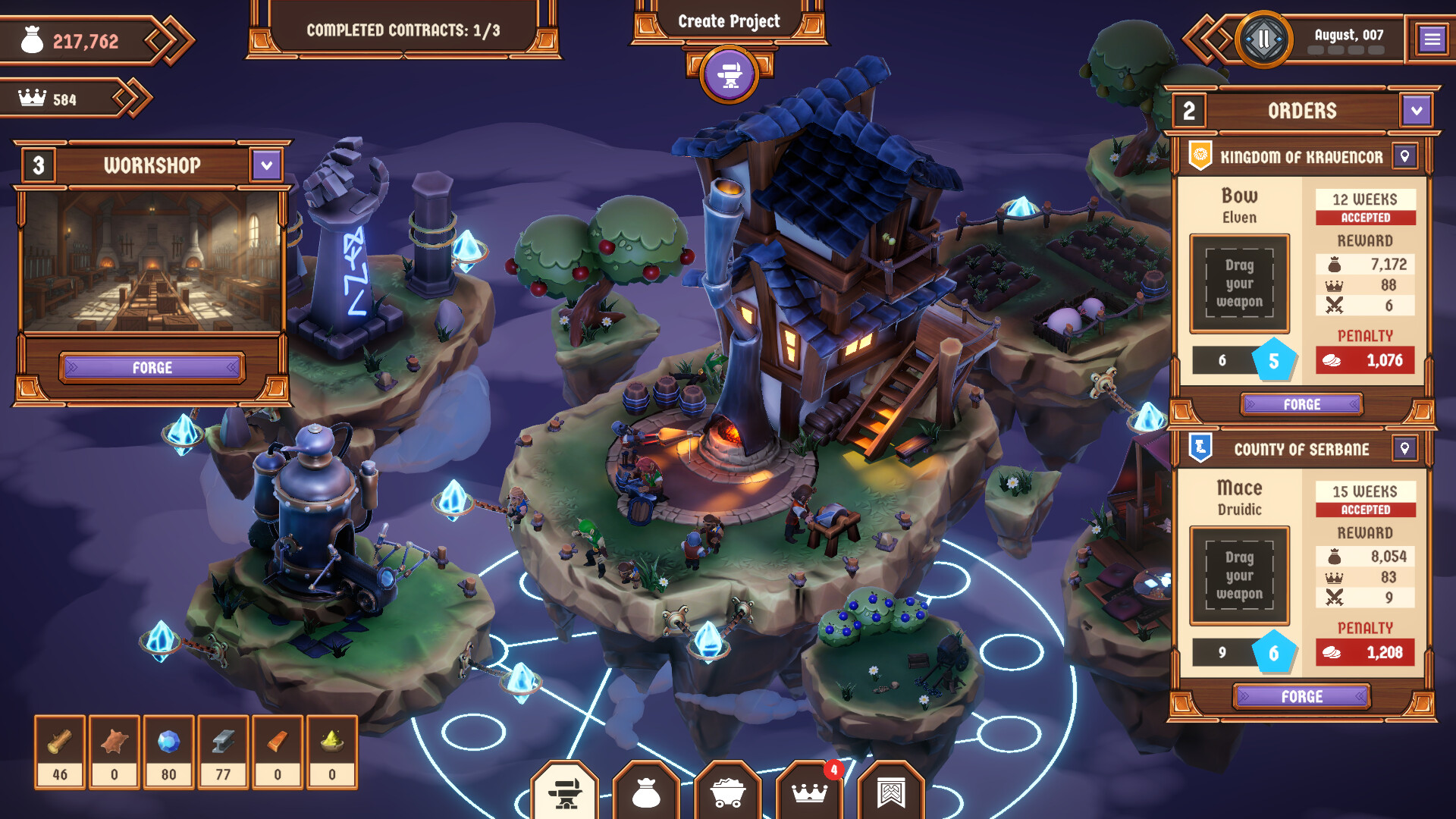Select the Druidic Mace weapon slot

(1239, 576)
